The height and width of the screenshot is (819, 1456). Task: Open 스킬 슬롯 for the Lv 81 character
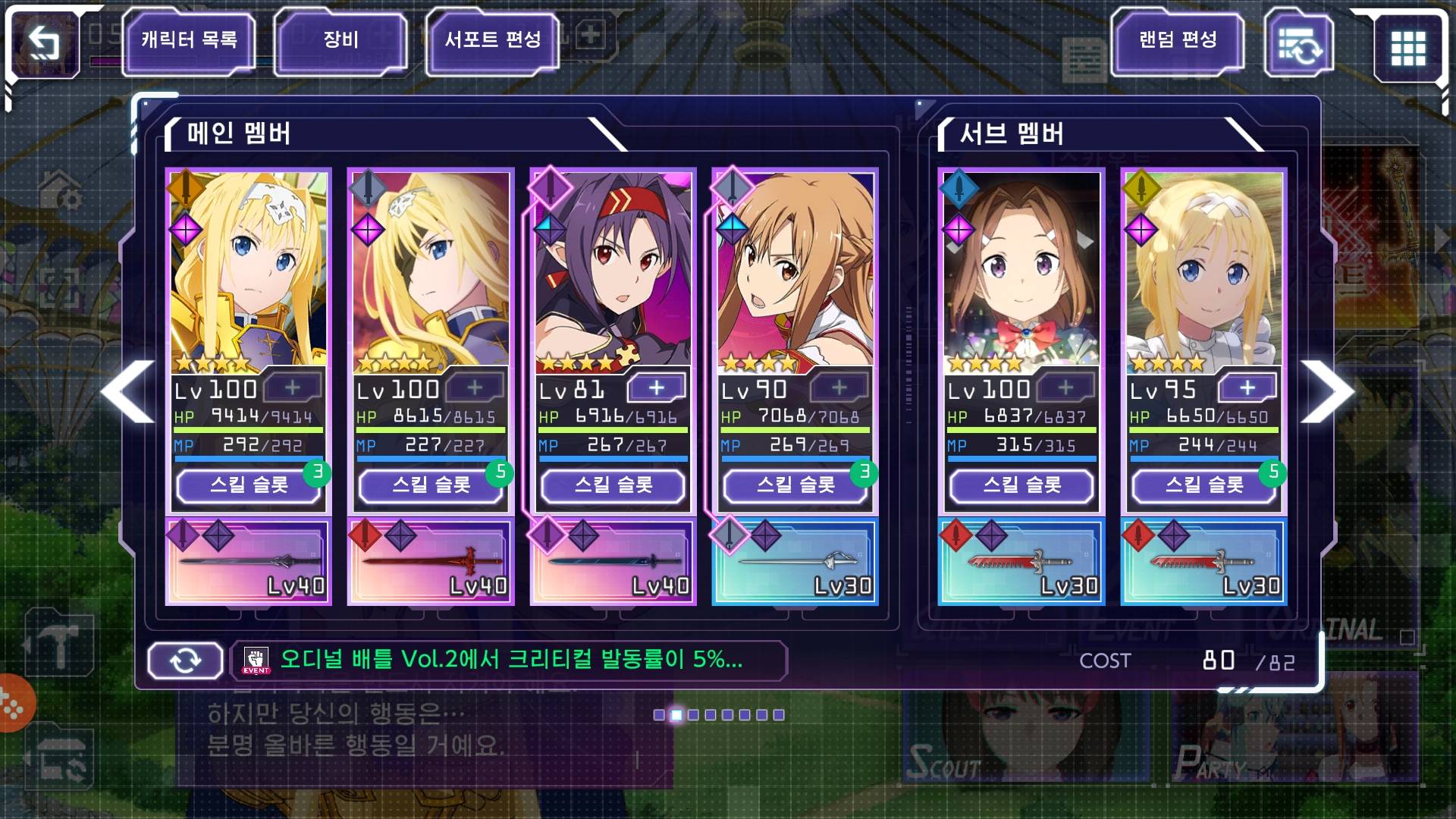tap(613, 485)
